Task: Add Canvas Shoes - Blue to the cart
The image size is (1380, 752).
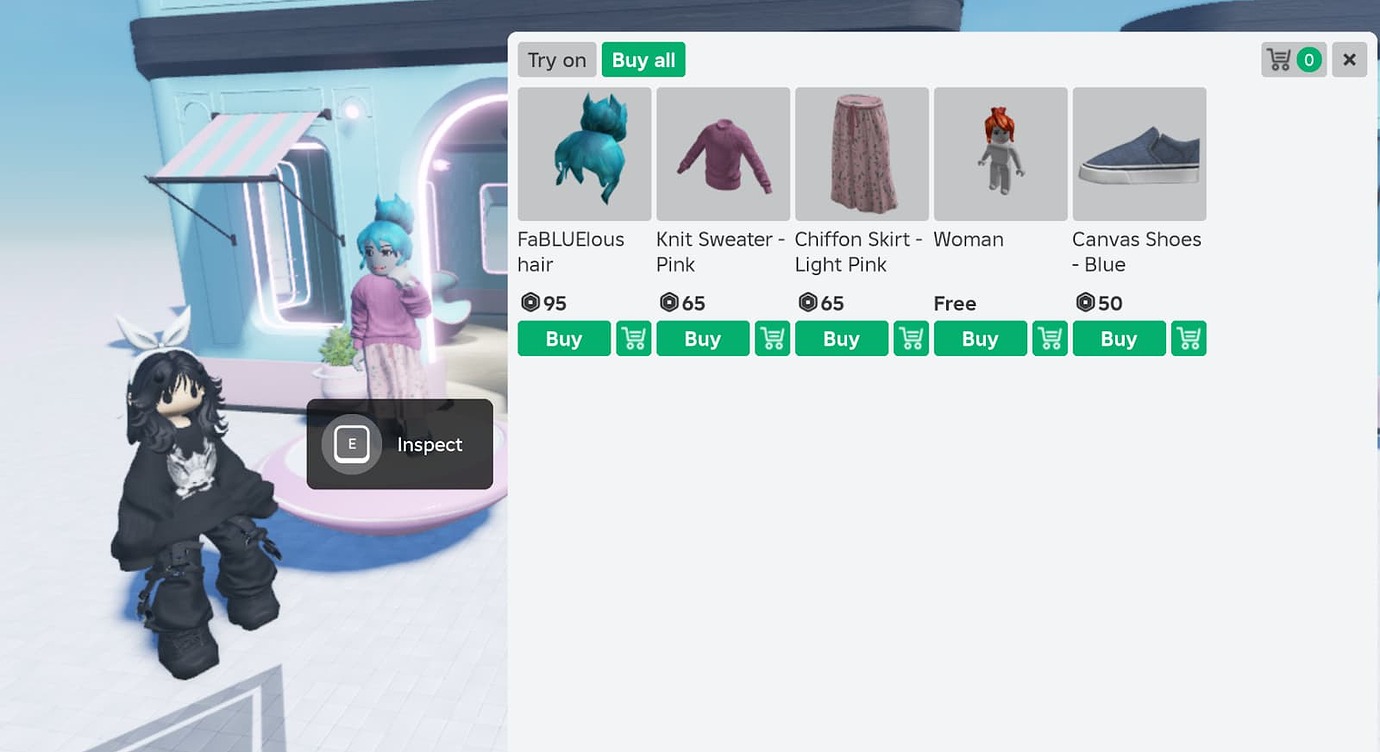Action: (x=1188, y=338)
